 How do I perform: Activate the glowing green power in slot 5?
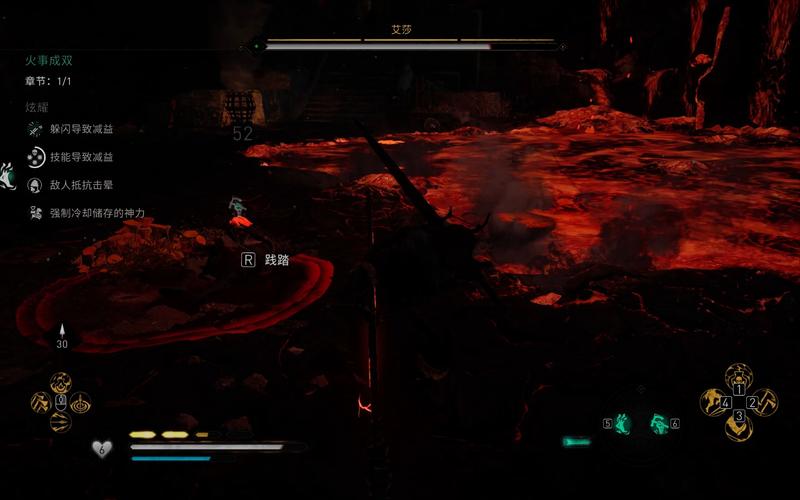click(624, 423)
